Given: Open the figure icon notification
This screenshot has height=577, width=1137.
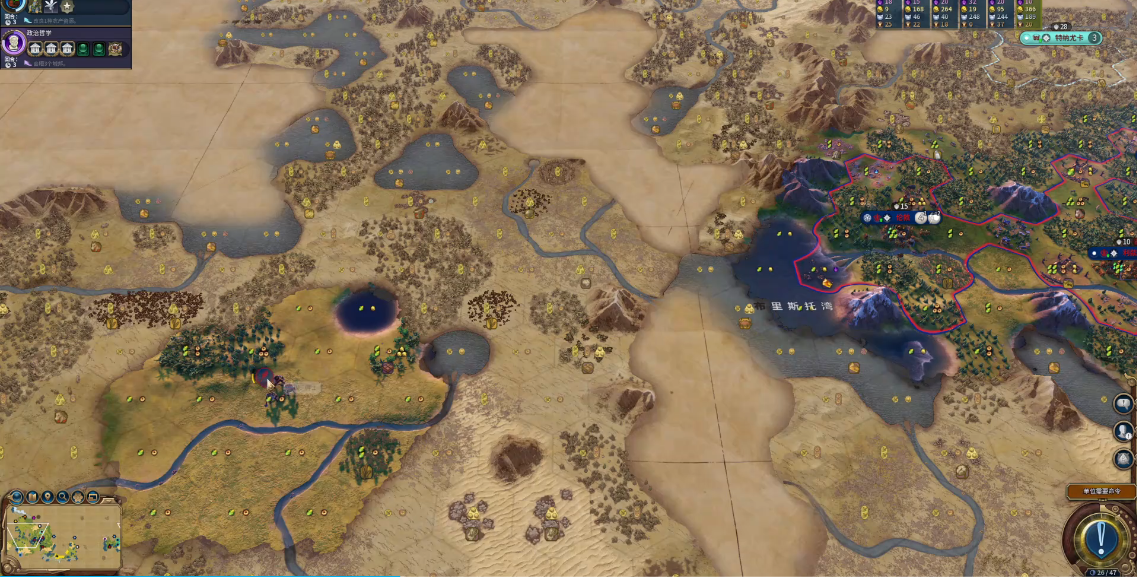Looking at the screenshot, I should [x=1124, y=432].
